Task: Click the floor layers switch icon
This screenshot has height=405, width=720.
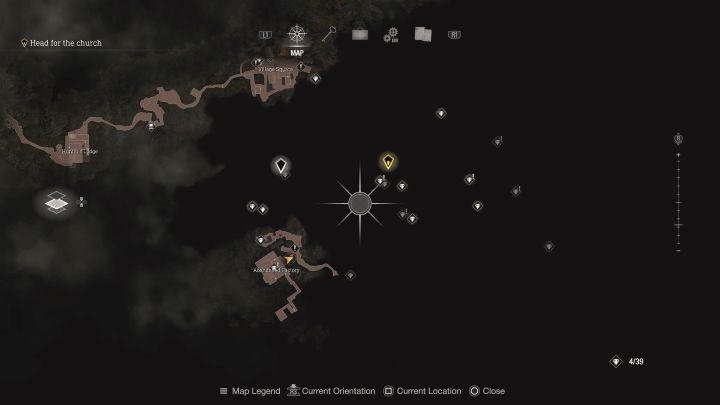Action: pyautogui.click(x=57, y=201)
